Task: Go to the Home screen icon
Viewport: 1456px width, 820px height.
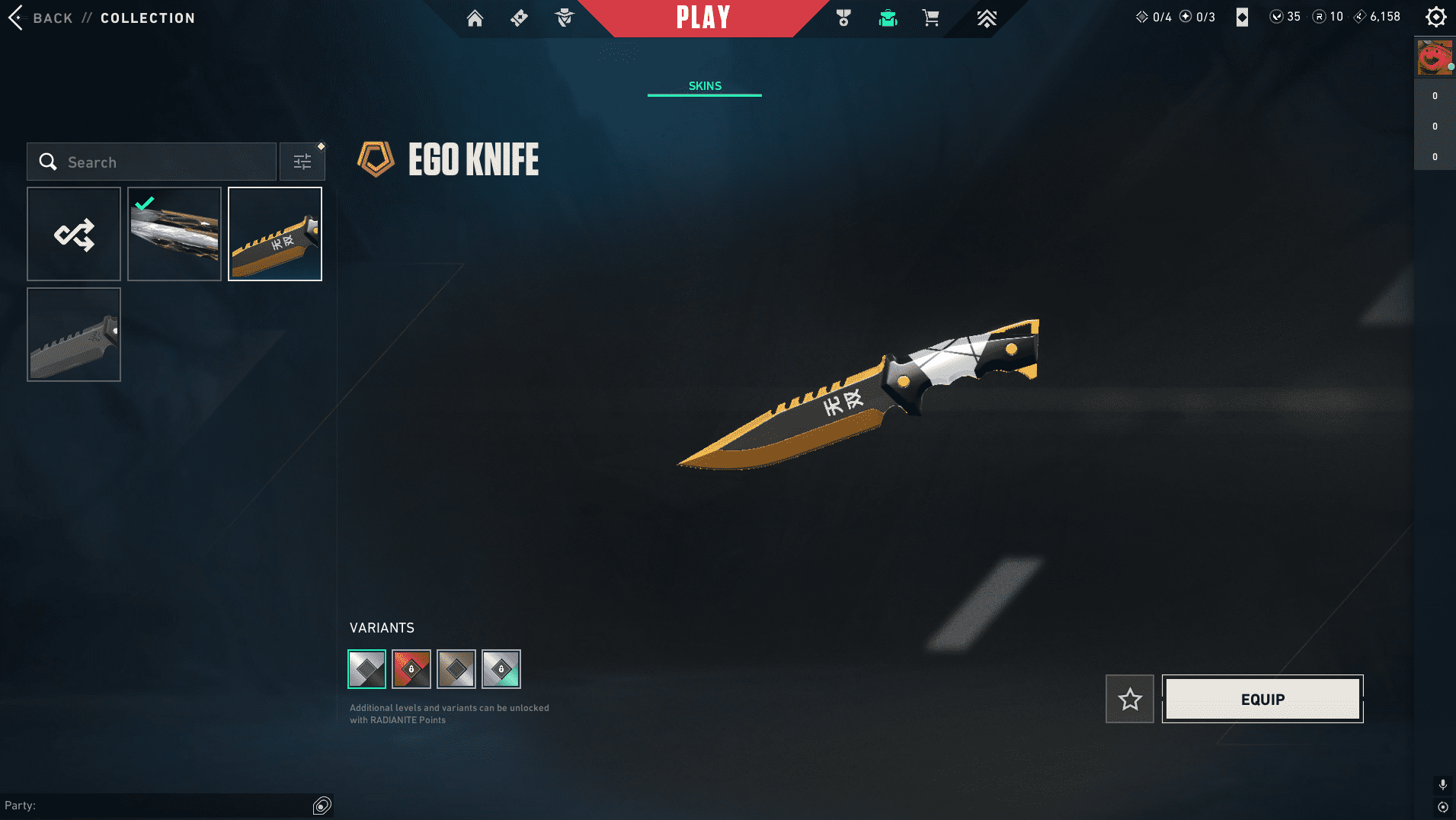Action: pyautogui.click(x=475, y=18)
